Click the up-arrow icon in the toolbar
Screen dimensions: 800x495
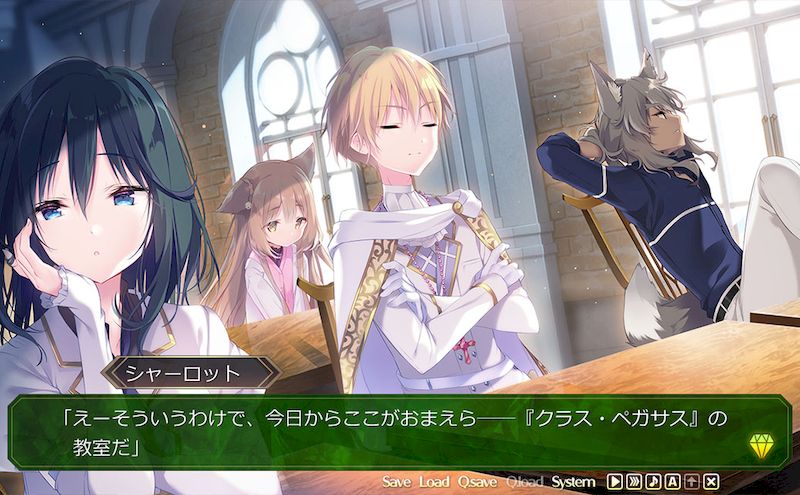[x=691, y=482]
